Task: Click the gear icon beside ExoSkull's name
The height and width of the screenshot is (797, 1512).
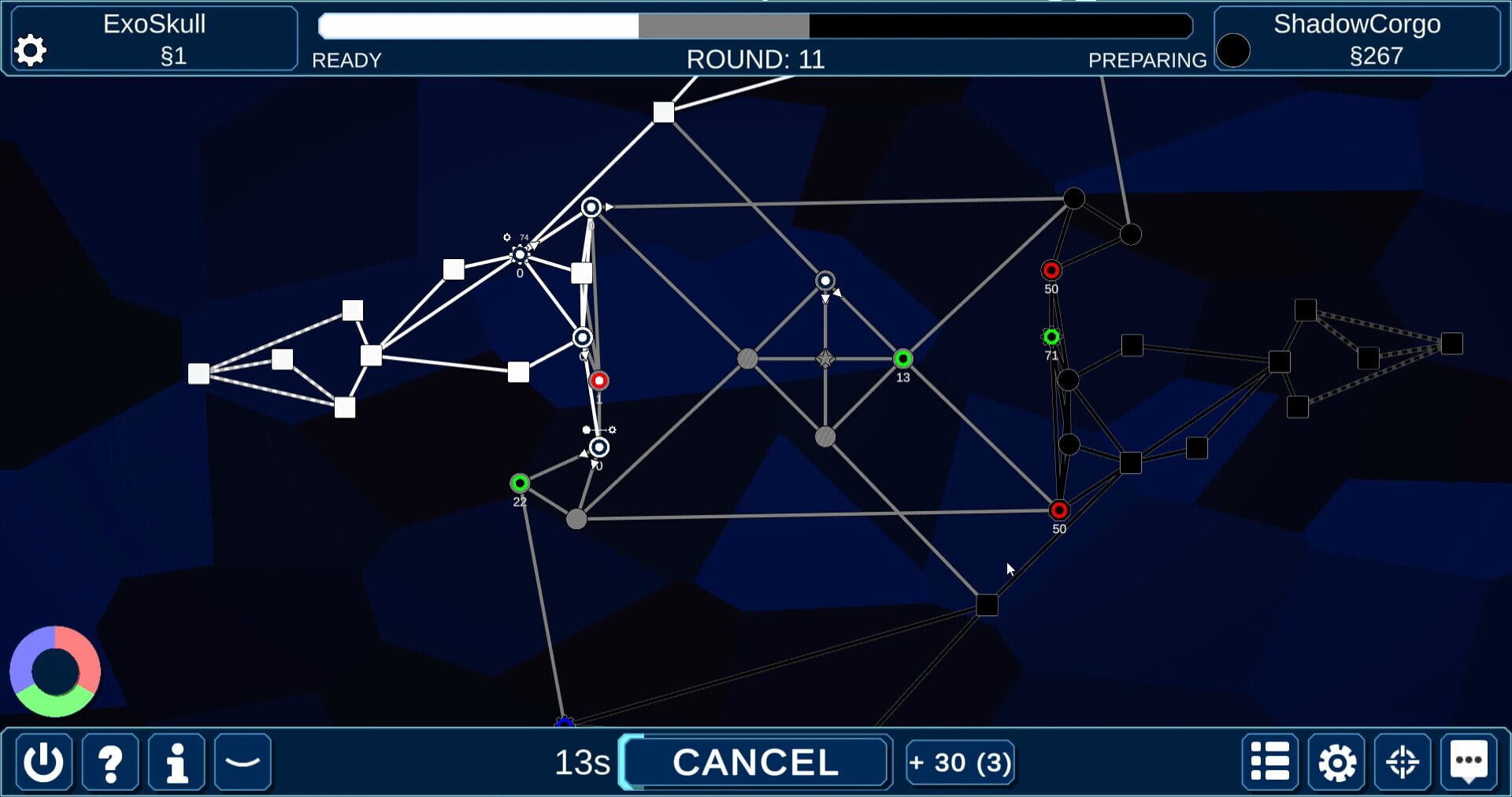Action: [x=30, y=50]
